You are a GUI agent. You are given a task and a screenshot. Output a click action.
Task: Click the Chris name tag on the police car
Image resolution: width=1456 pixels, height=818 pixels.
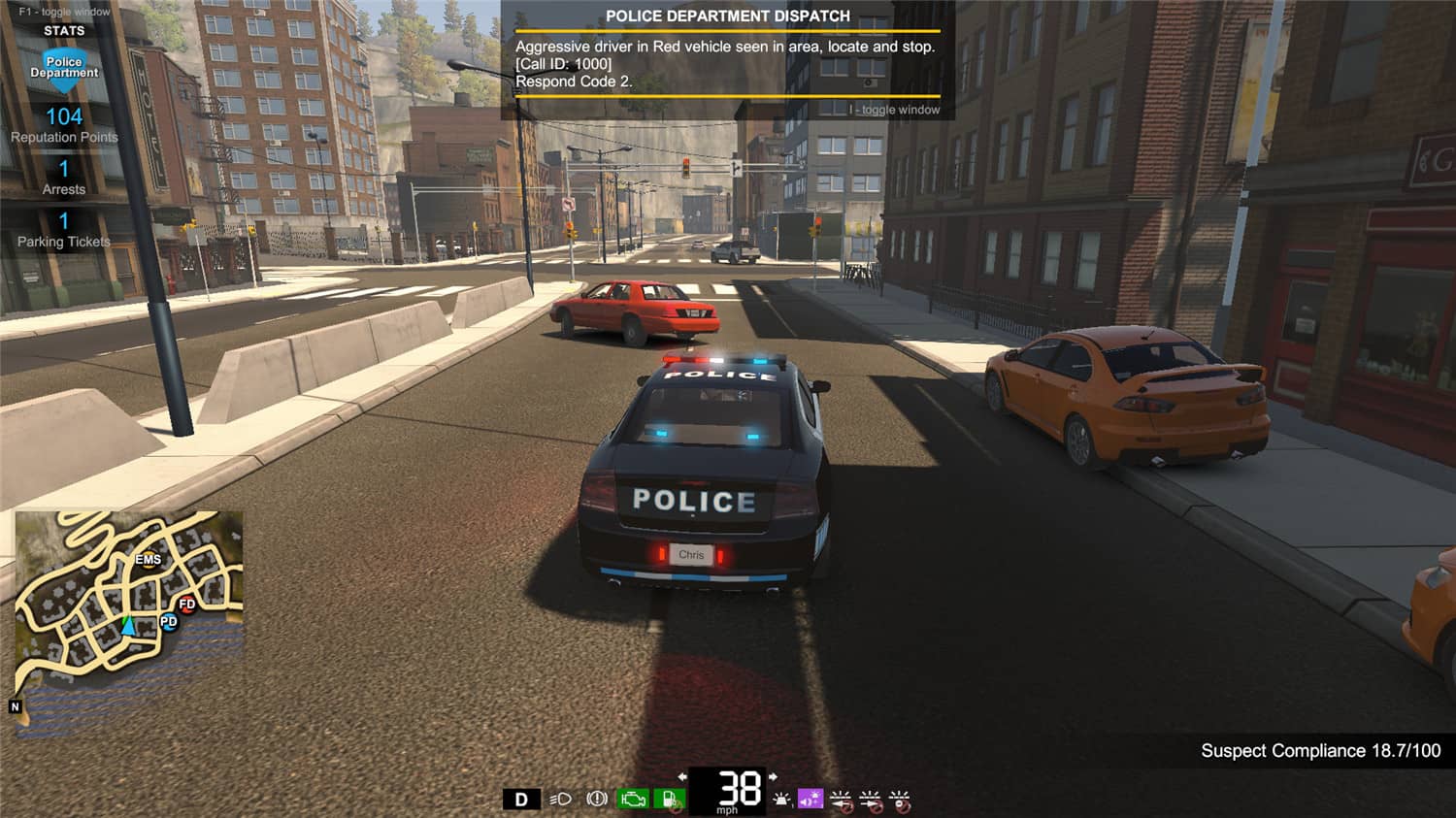(692, 554)
